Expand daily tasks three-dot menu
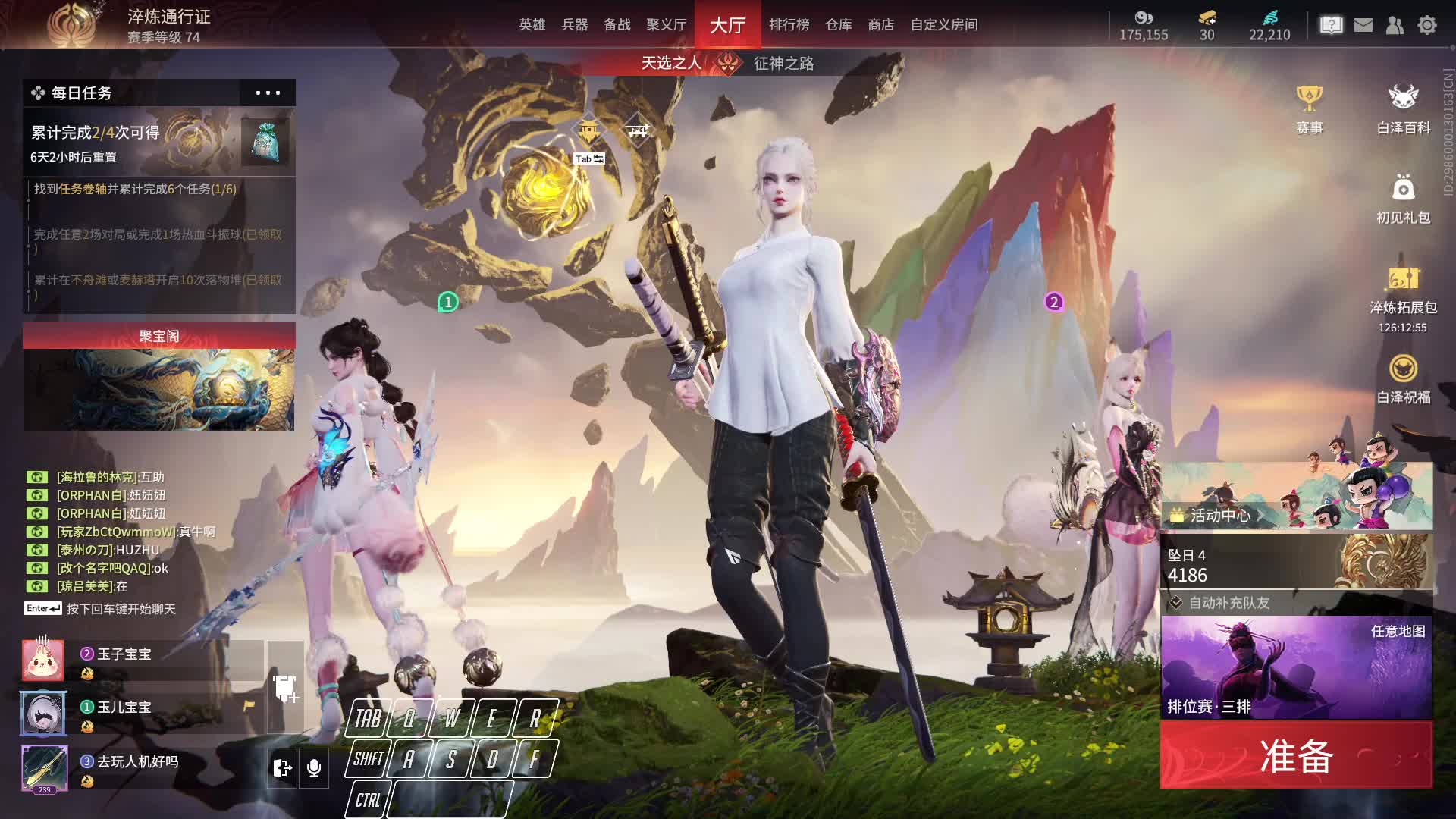The image size is (1456, 819). [x=268, y=93]
